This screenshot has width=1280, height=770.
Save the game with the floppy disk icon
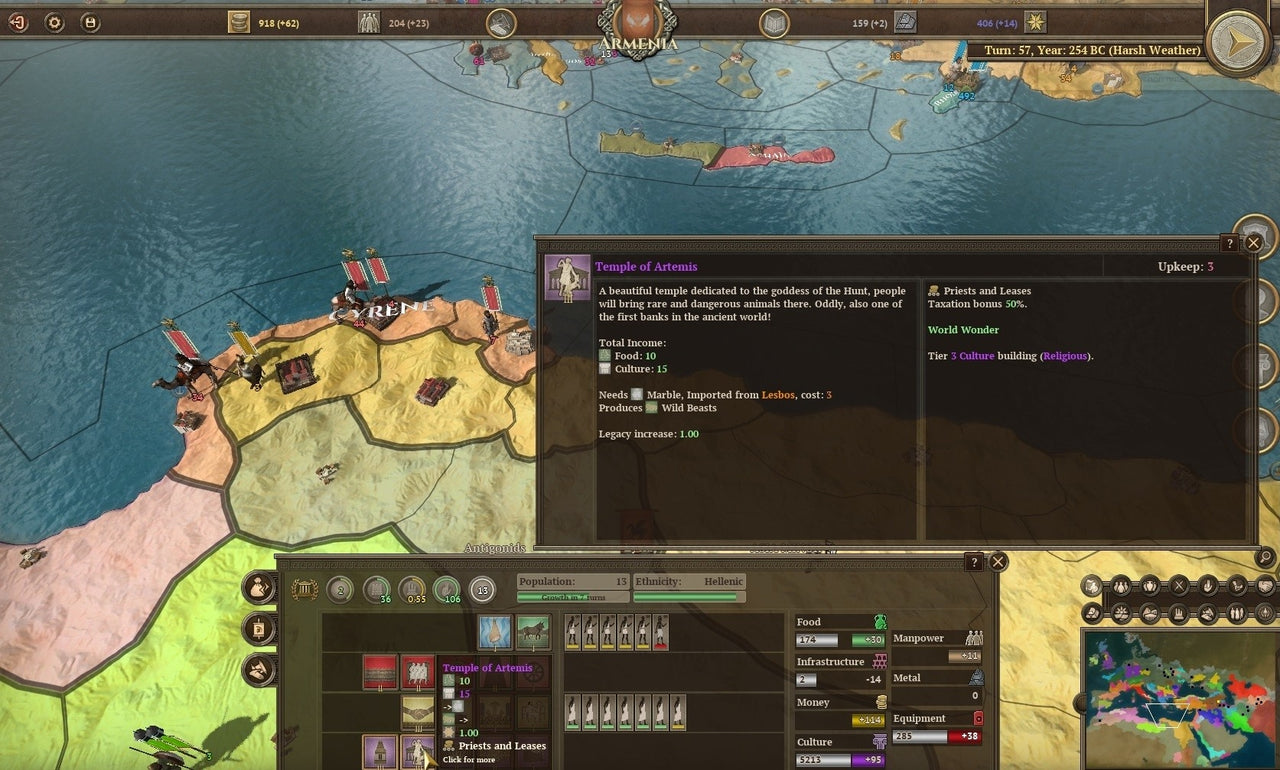coord(90,22)
